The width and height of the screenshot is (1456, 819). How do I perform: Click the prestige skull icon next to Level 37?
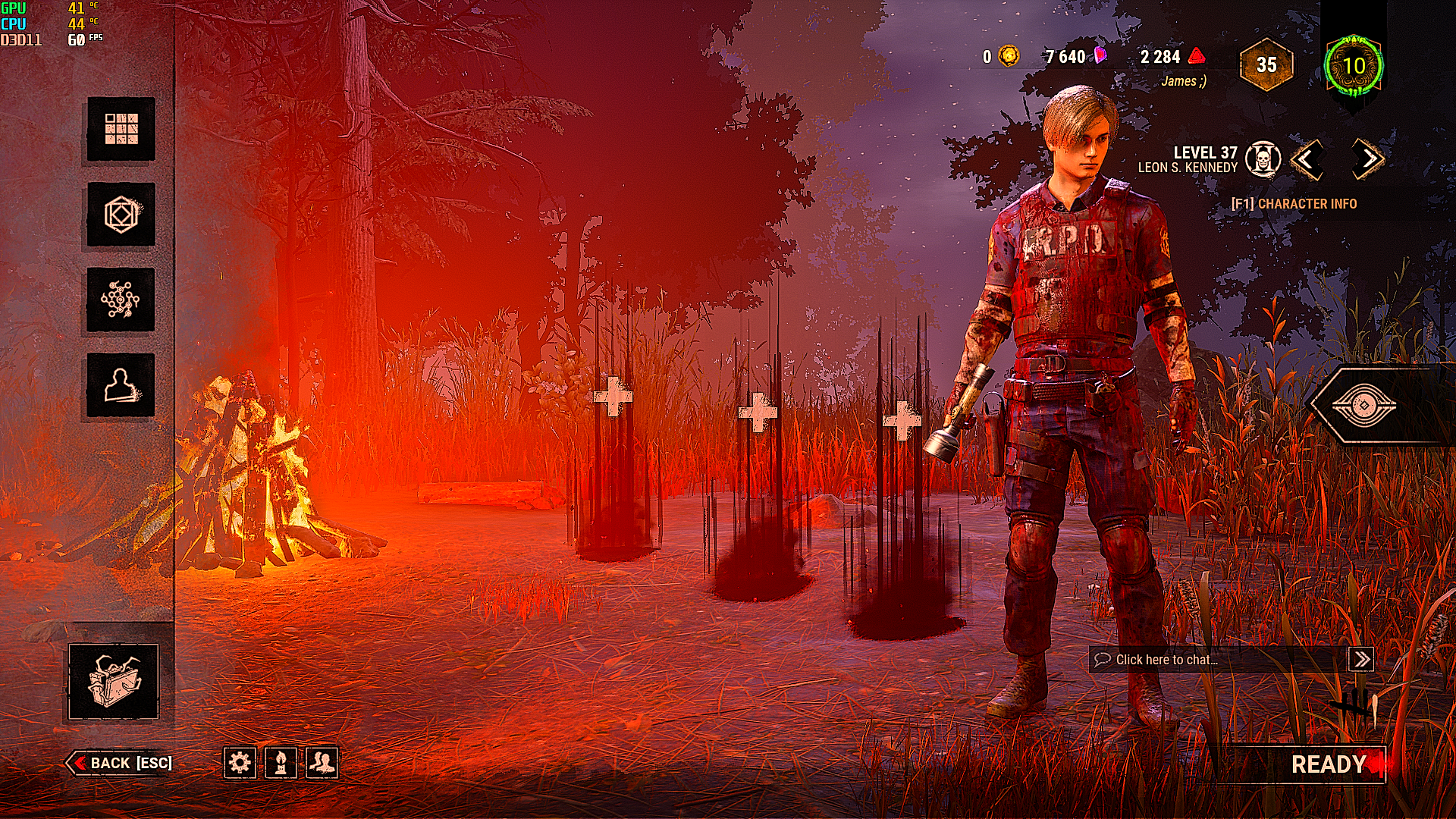click(1263, 160)
